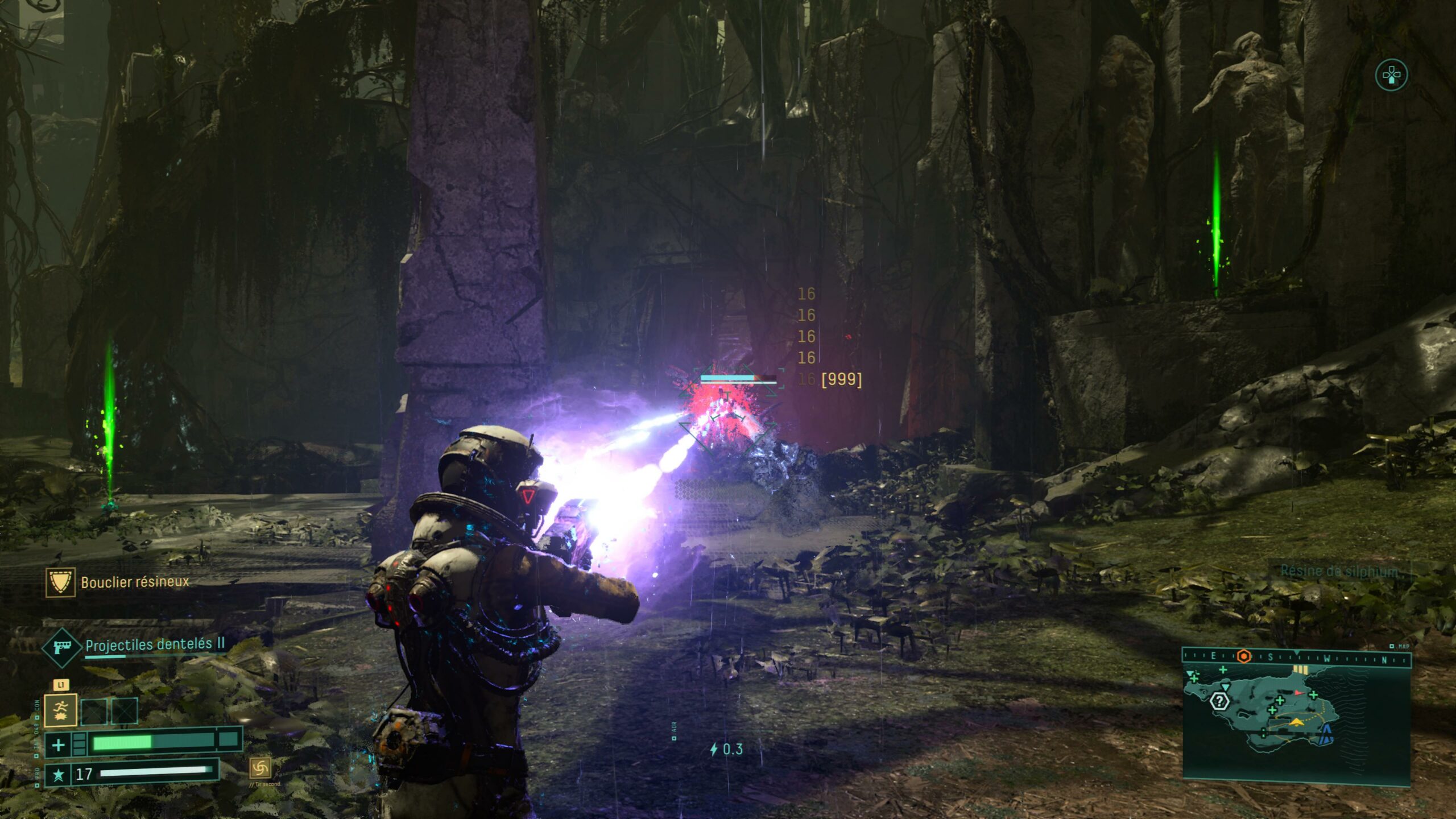Click the Projectiles dentelés II pistol icon
This screenshot has width=1456, height=819.
tap(61, 647)
